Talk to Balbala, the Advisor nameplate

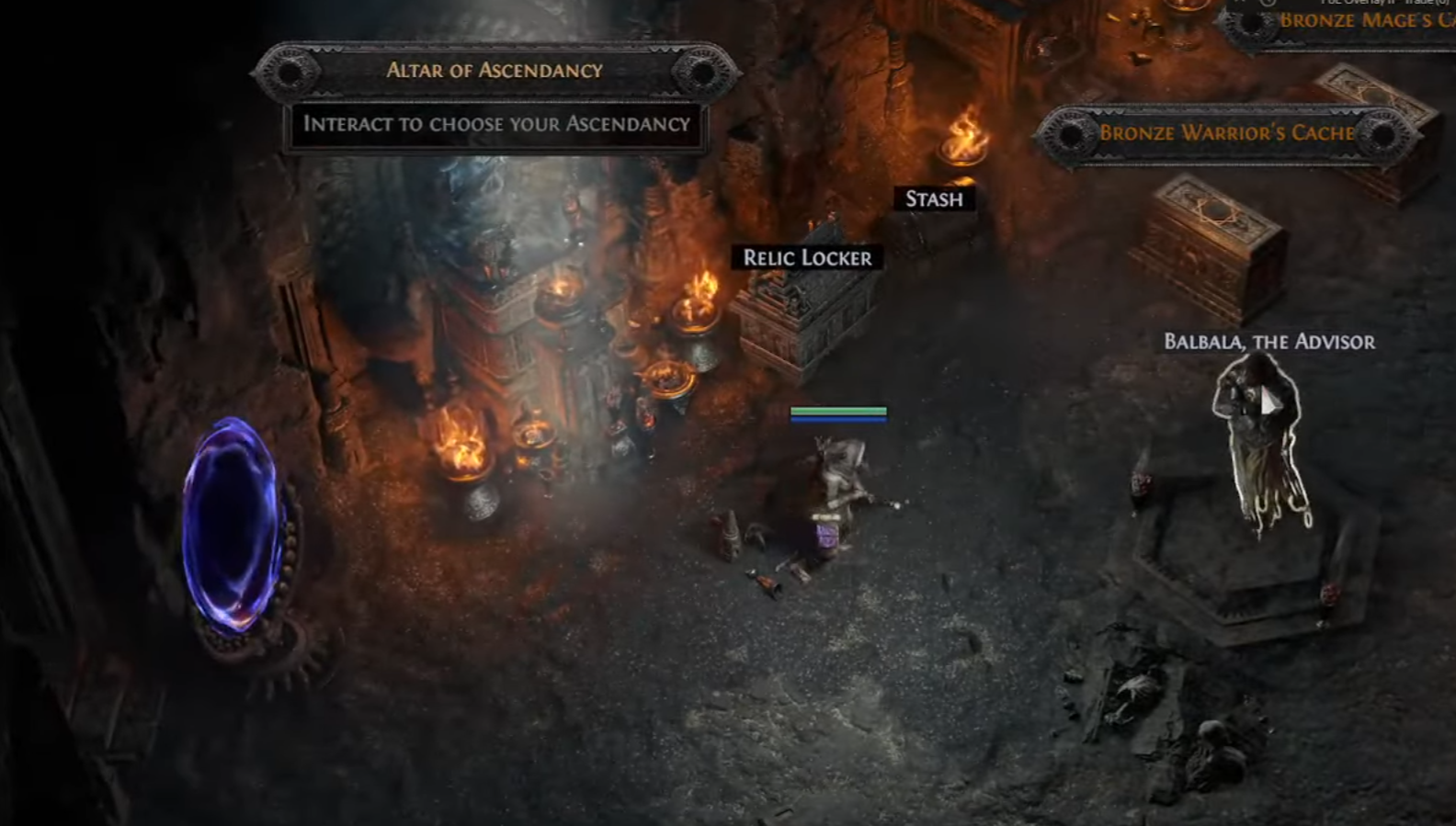pyautogui.click(x=1269, y=342)
